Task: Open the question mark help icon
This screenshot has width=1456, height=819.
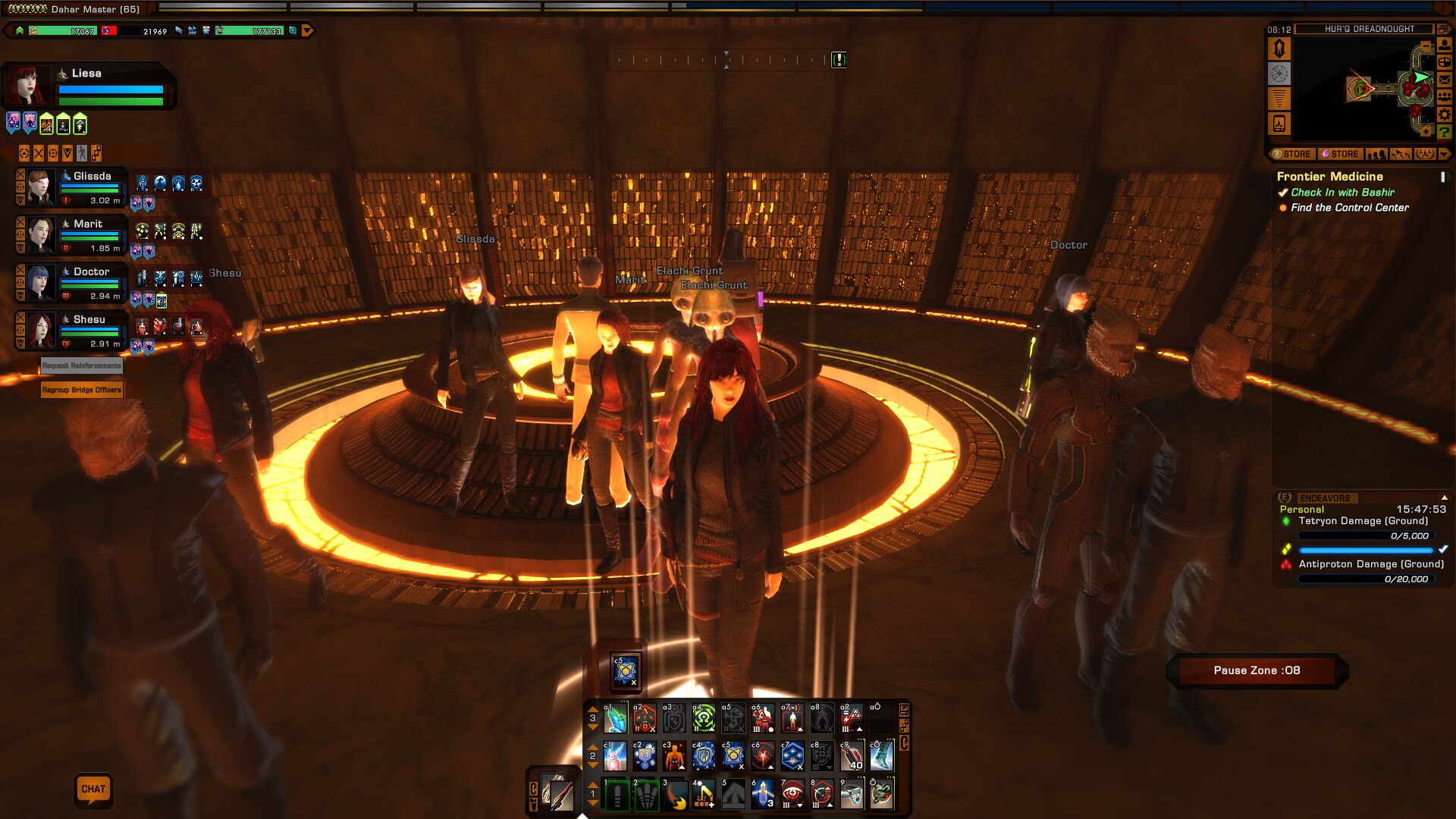Action: coord(1445,132)
